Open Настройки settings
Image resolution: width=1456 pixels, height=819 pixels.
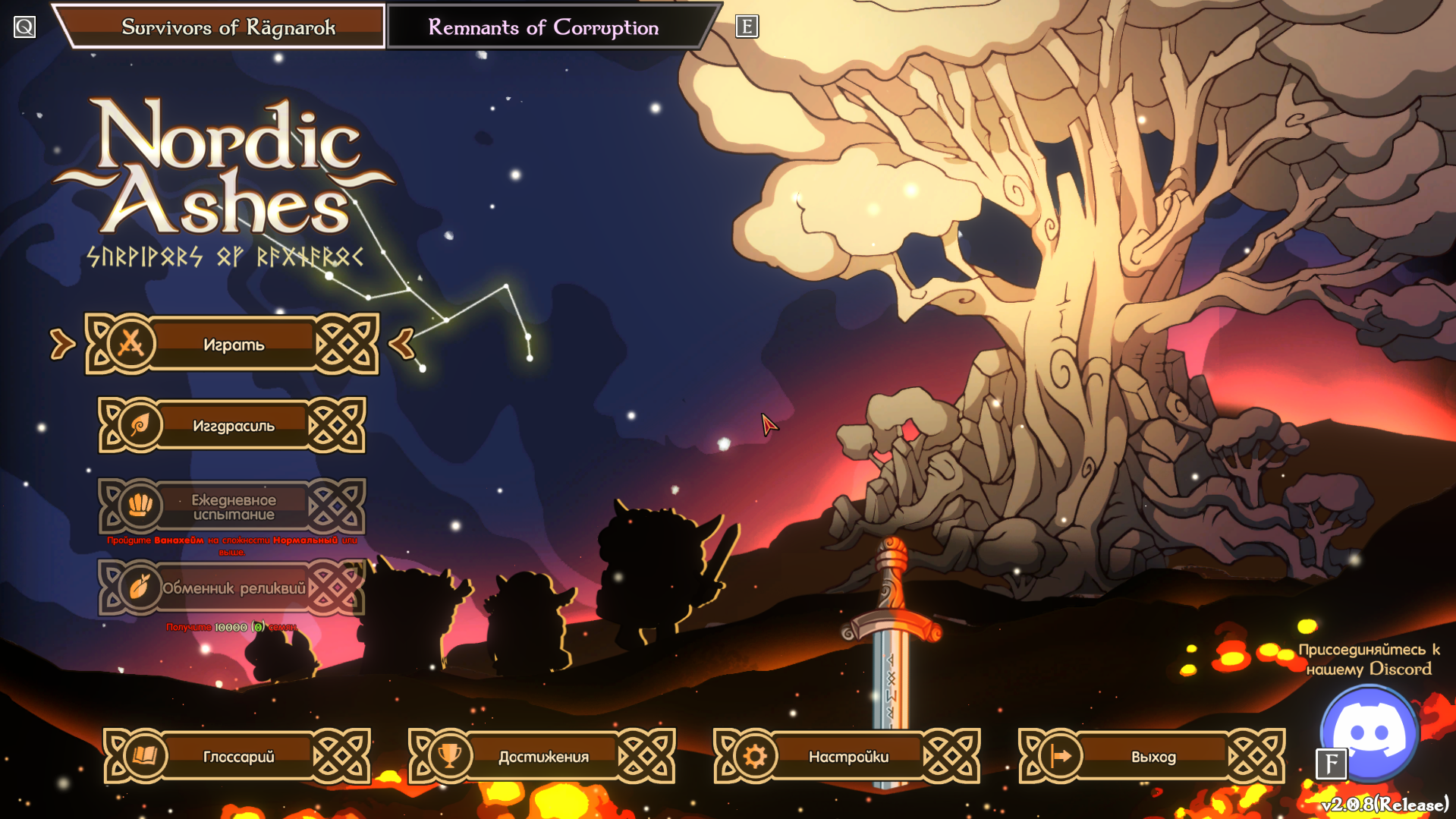[x=847, y=757]
